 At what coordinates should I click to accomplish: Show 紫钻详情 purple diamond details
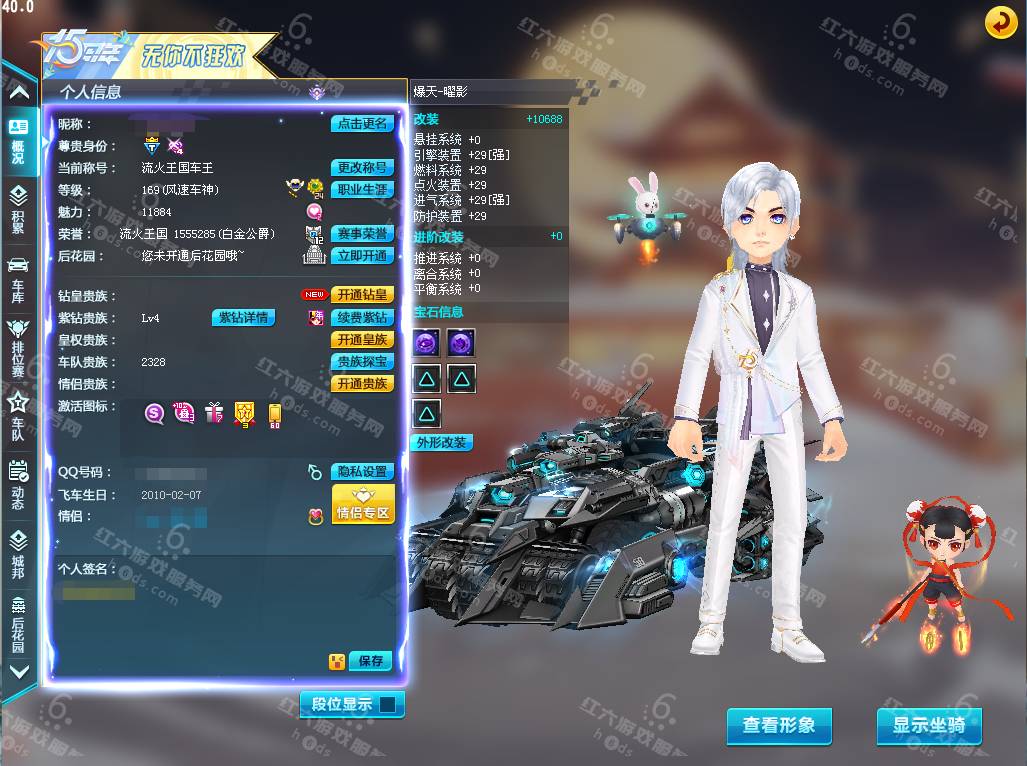(243, 318)
